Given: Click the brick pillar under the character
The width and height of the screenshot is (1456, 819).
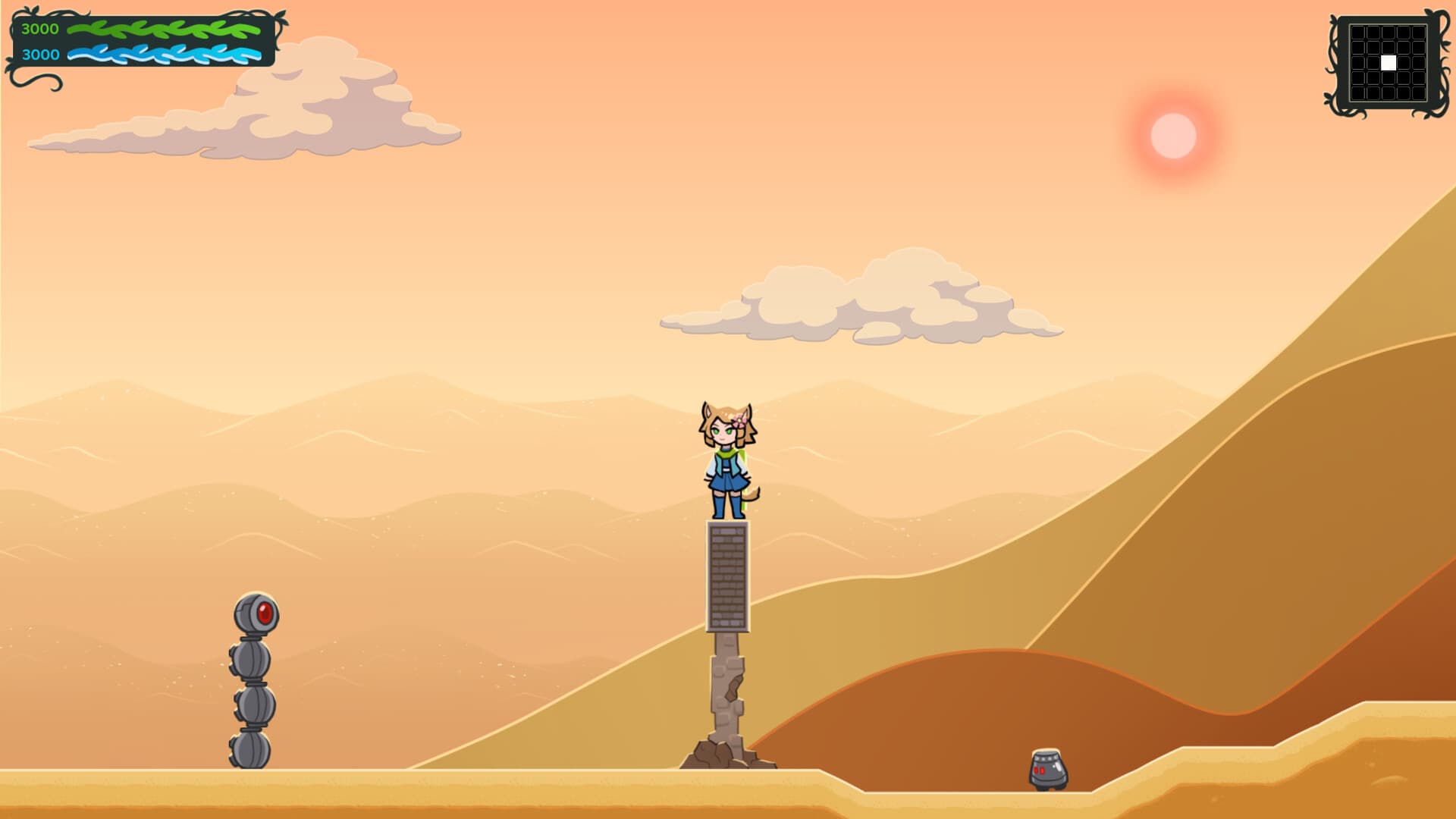Looking at the screenshot, I should click(728, 576).
